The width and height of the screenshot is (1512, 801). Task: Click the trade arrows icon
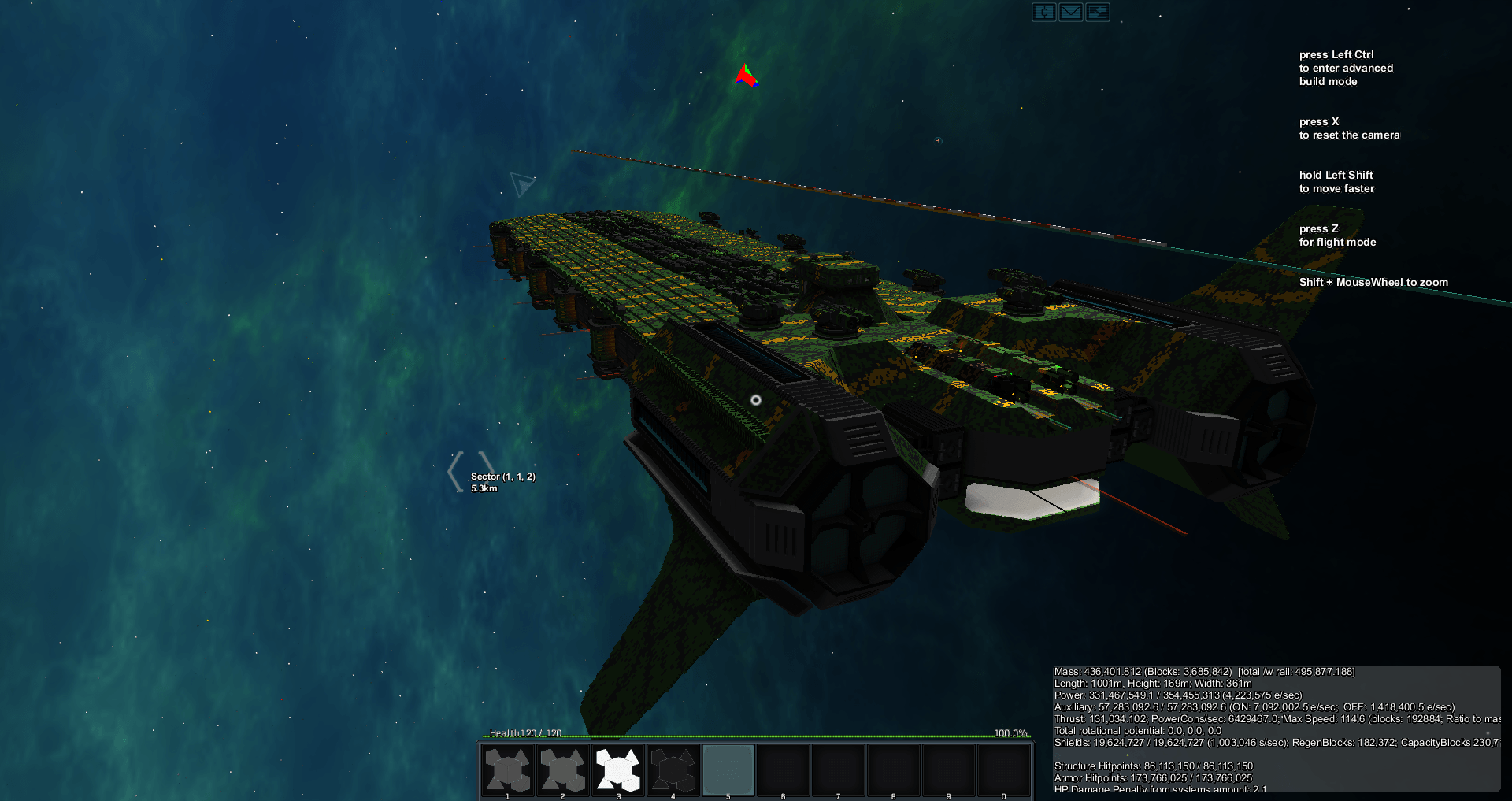1098,12
